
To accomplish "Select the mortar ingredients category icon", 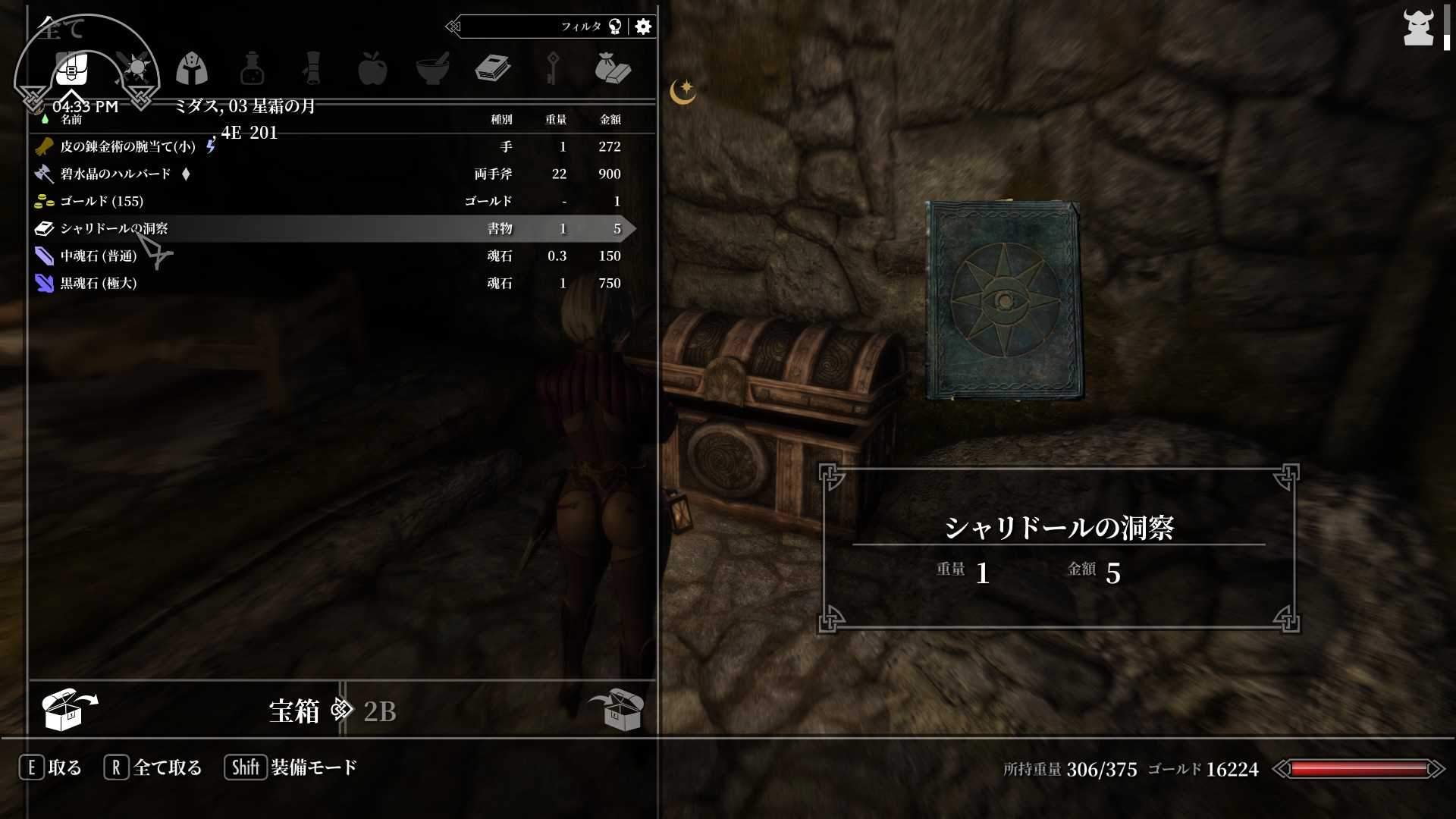I will (432, 68).
